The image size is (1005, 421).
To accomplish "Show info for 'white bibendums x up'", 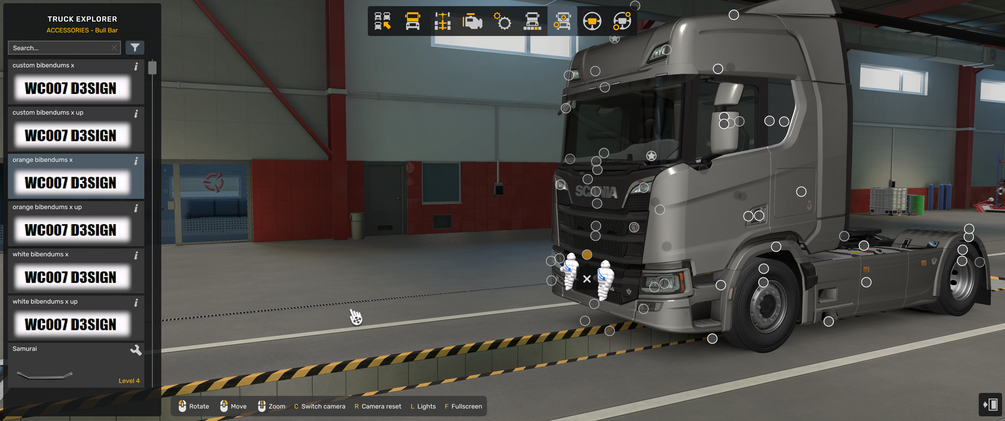I will point(136,301).
